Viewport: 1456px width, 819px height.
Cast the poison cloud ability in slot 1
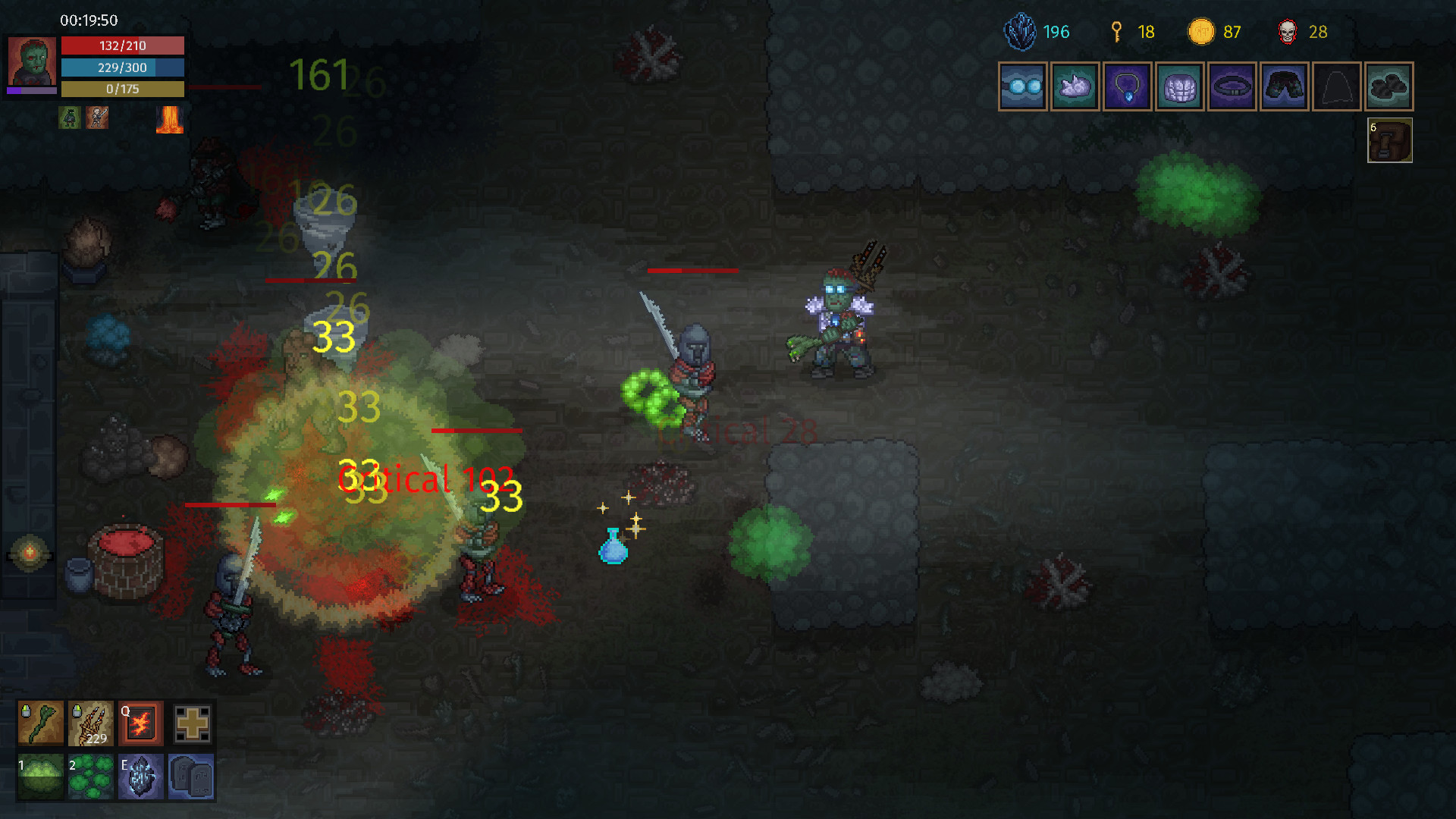pyautogui.click(x=39, y=776)
